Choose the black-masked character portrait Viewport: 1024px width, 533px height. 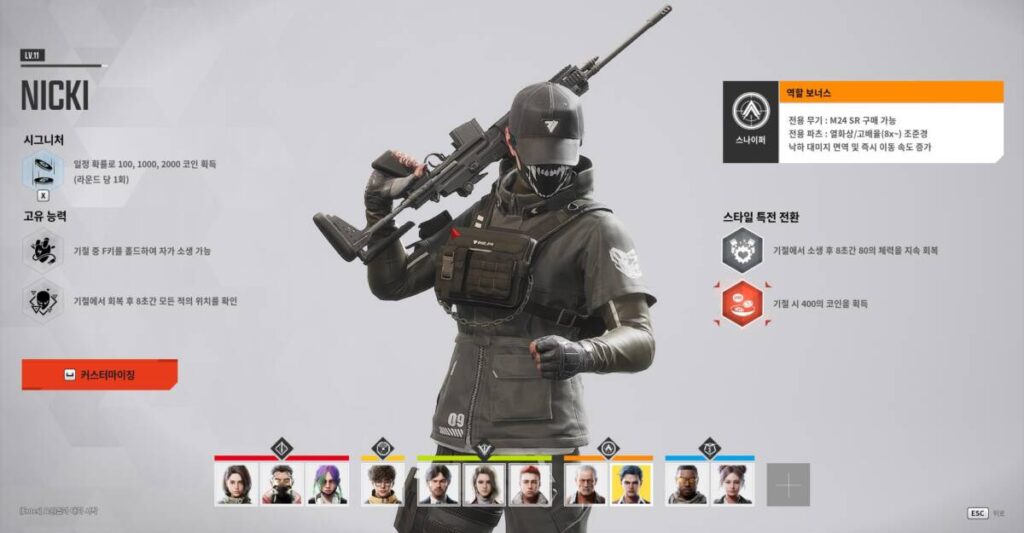[x=282, y=484]
